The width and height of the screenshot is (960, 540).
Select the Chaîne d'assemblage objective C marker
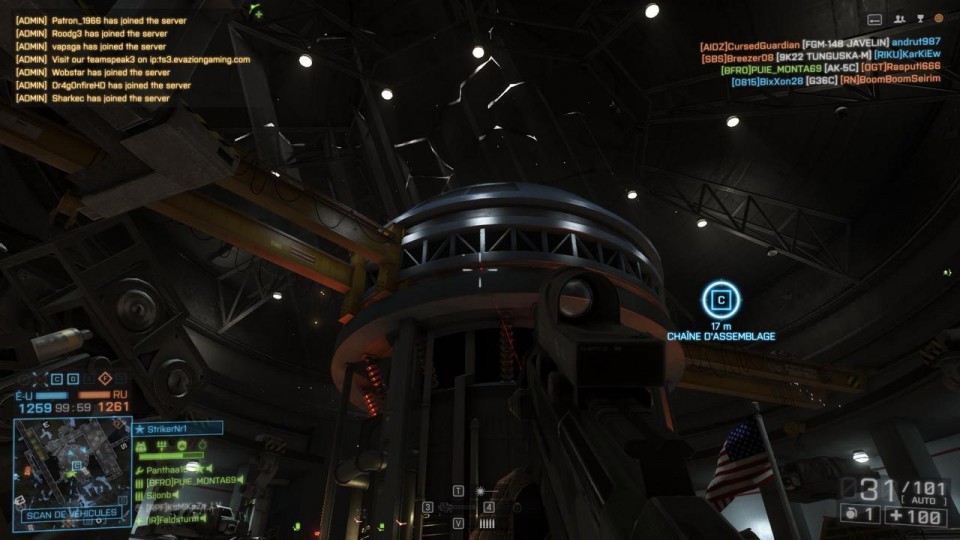coord(720,299)
